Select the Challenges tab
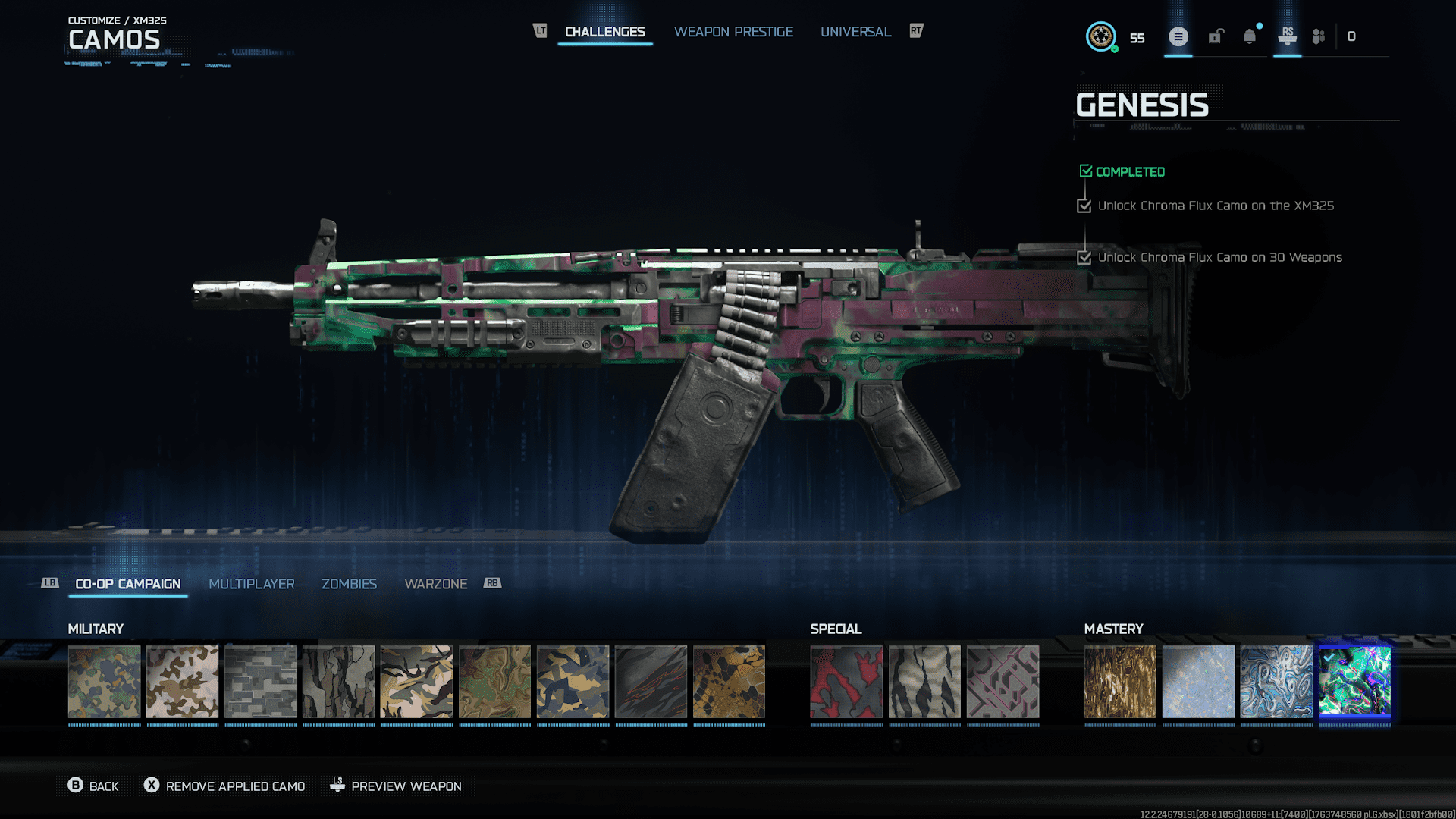Viewport: 1456px width, 819px height. 604,32
